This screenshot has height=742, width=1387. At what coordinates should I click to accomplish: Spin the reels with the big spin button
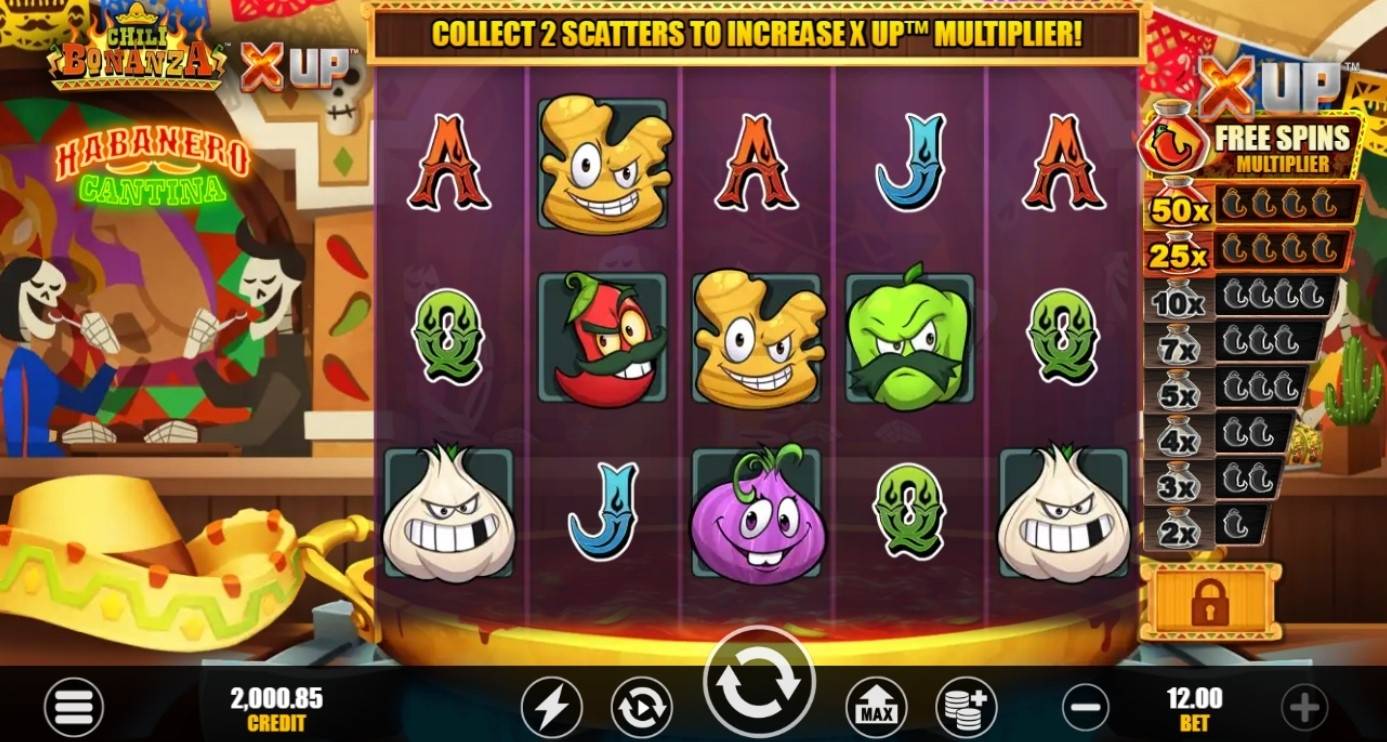759,683
